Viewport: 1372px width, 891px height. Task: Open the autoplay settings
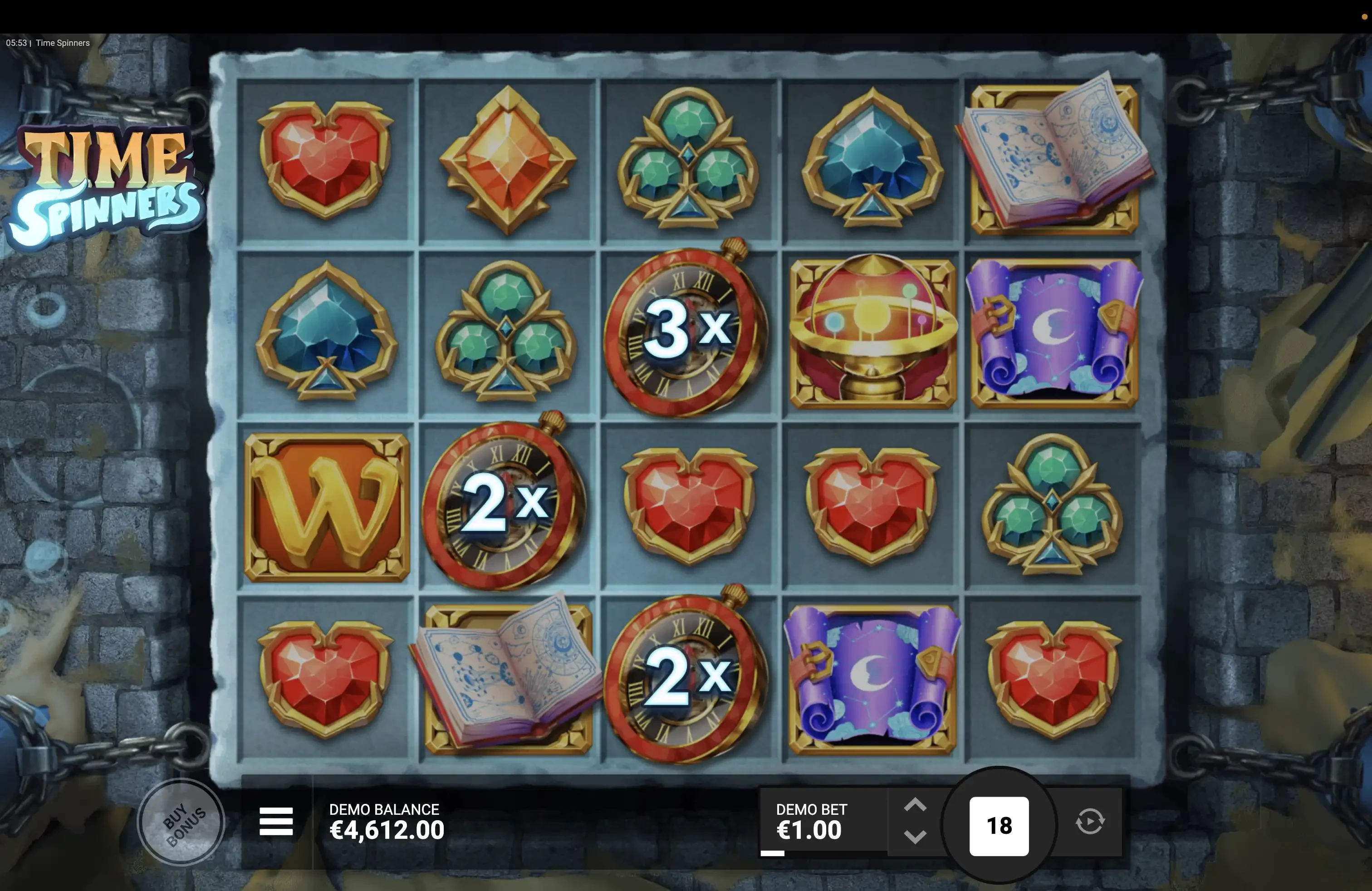click(1089, 822)
